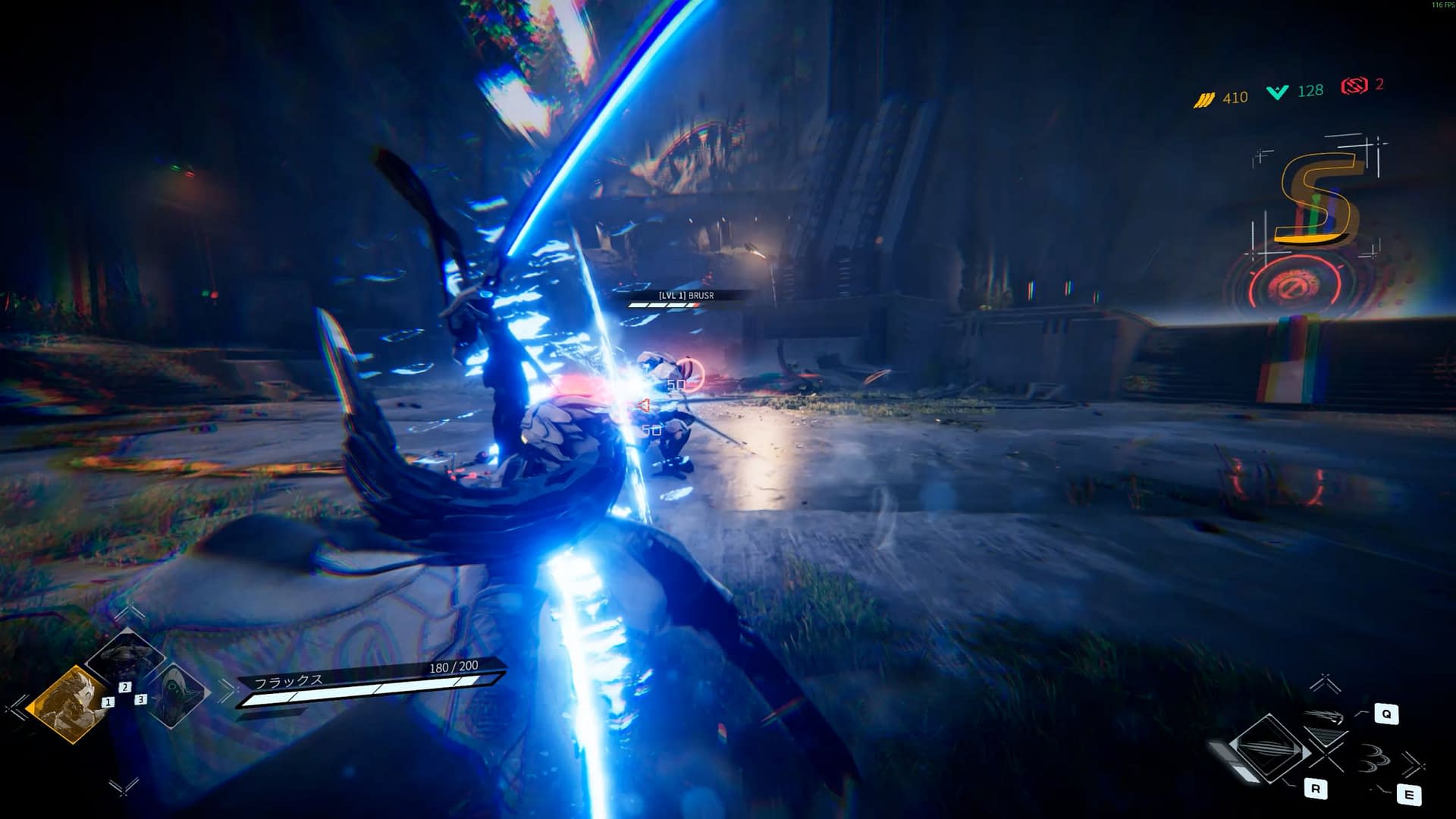Click the yellow claw-marks currency icon
The image size is (1456, 819).
click(x=1204, y=99)
